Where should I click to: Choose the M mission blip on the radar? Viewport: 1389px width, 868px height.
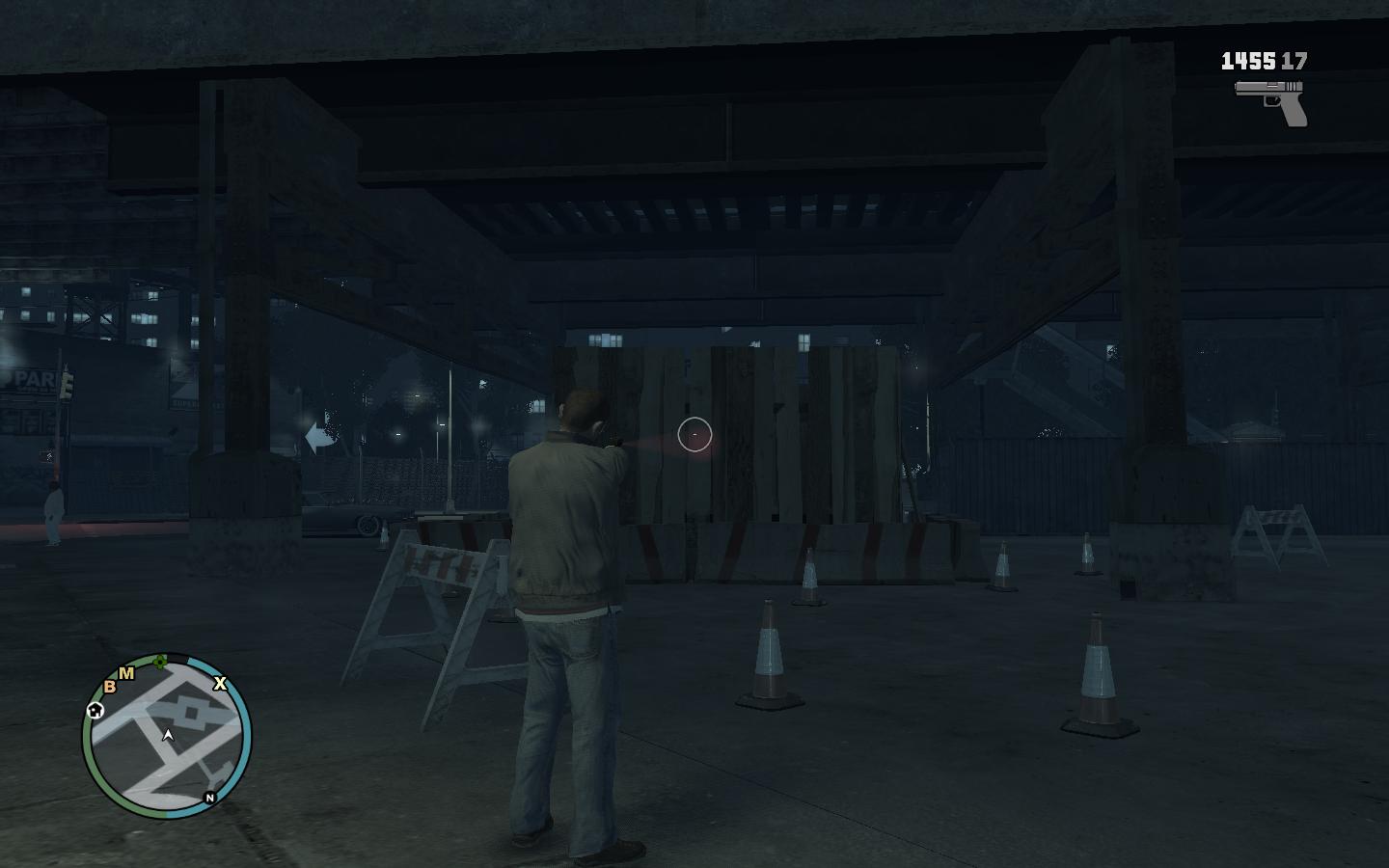pyautogui.click(x=126, y=673)
